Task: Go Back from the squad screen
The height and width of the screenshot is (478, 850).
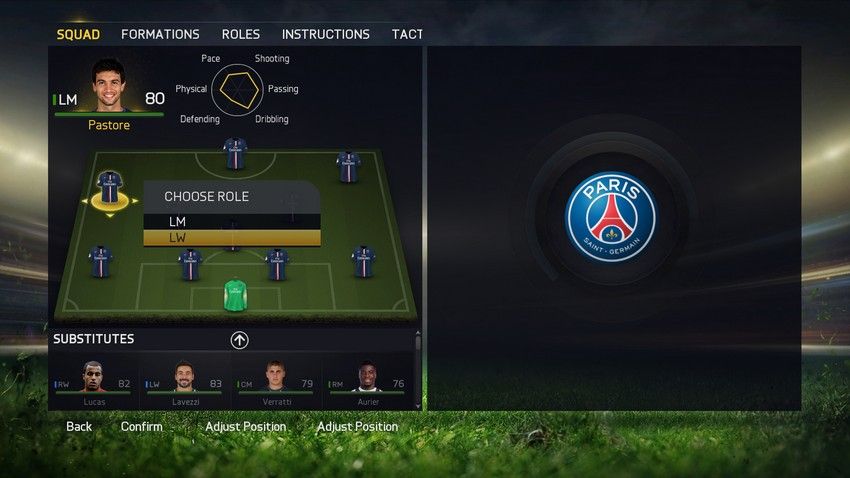Action: pos(79,427)
